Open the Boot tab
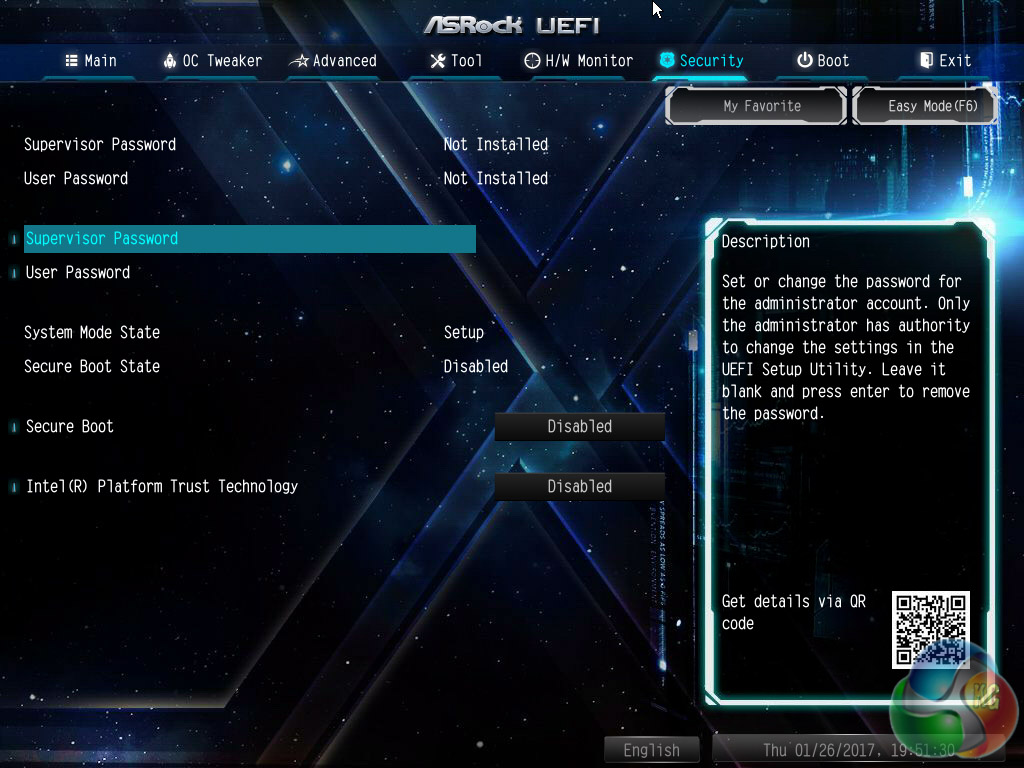The image size is (1024, 768). tap(823, 61)
